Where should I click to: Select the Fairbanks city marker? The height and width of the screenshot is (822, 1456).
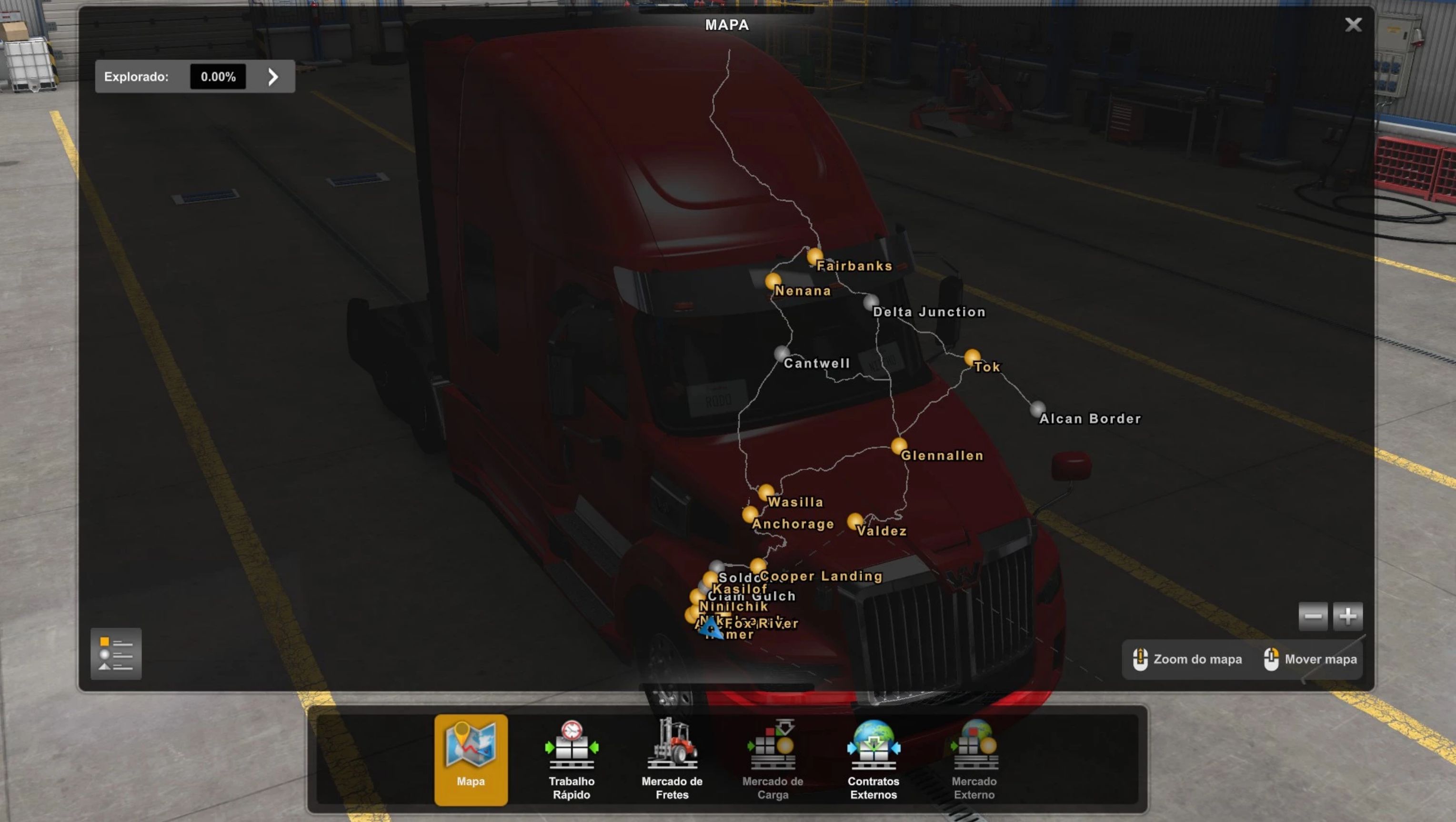tap(814, 257)
